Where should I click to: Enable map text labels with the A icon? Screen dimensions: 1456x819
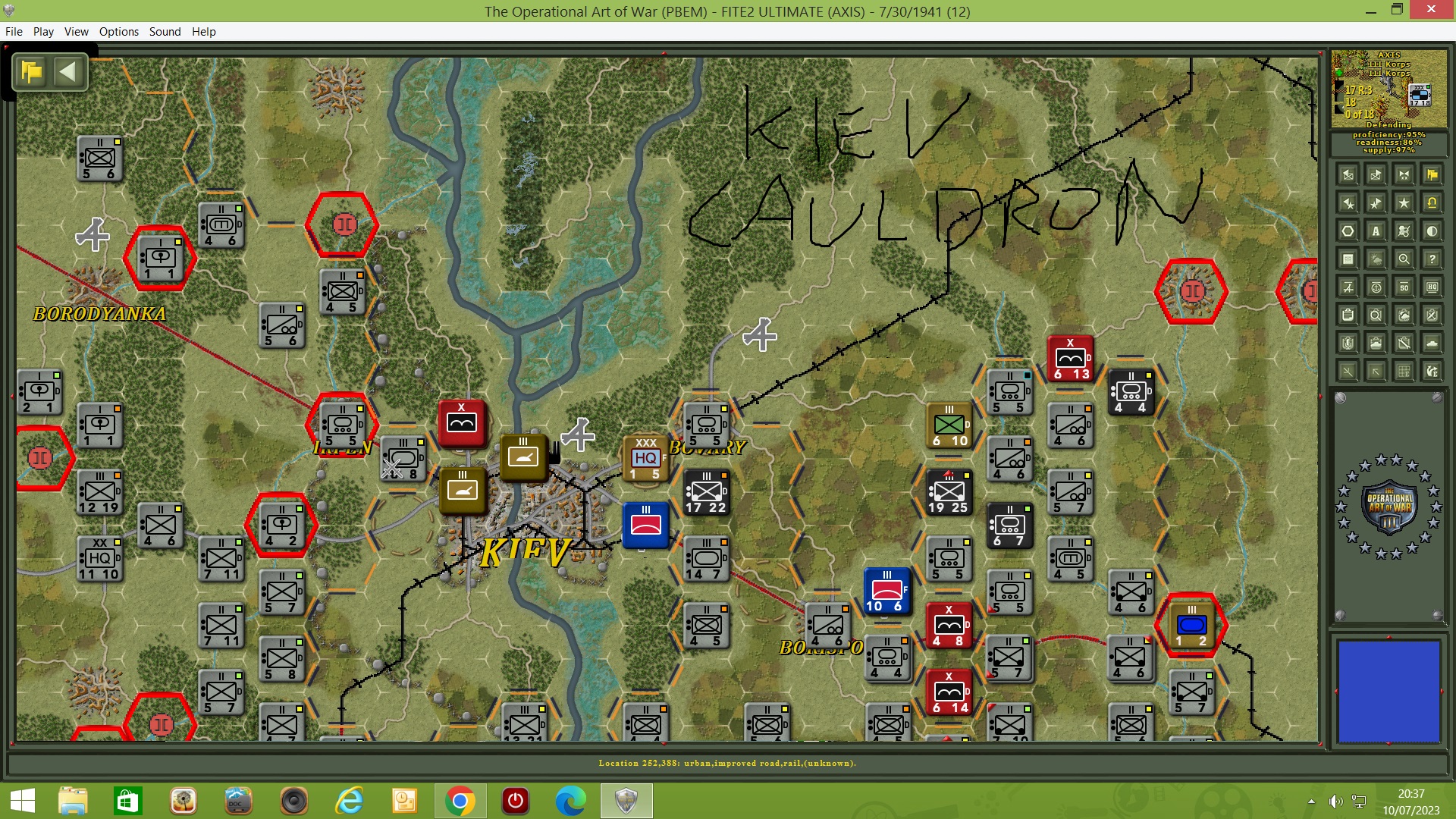pos(1376,231)
